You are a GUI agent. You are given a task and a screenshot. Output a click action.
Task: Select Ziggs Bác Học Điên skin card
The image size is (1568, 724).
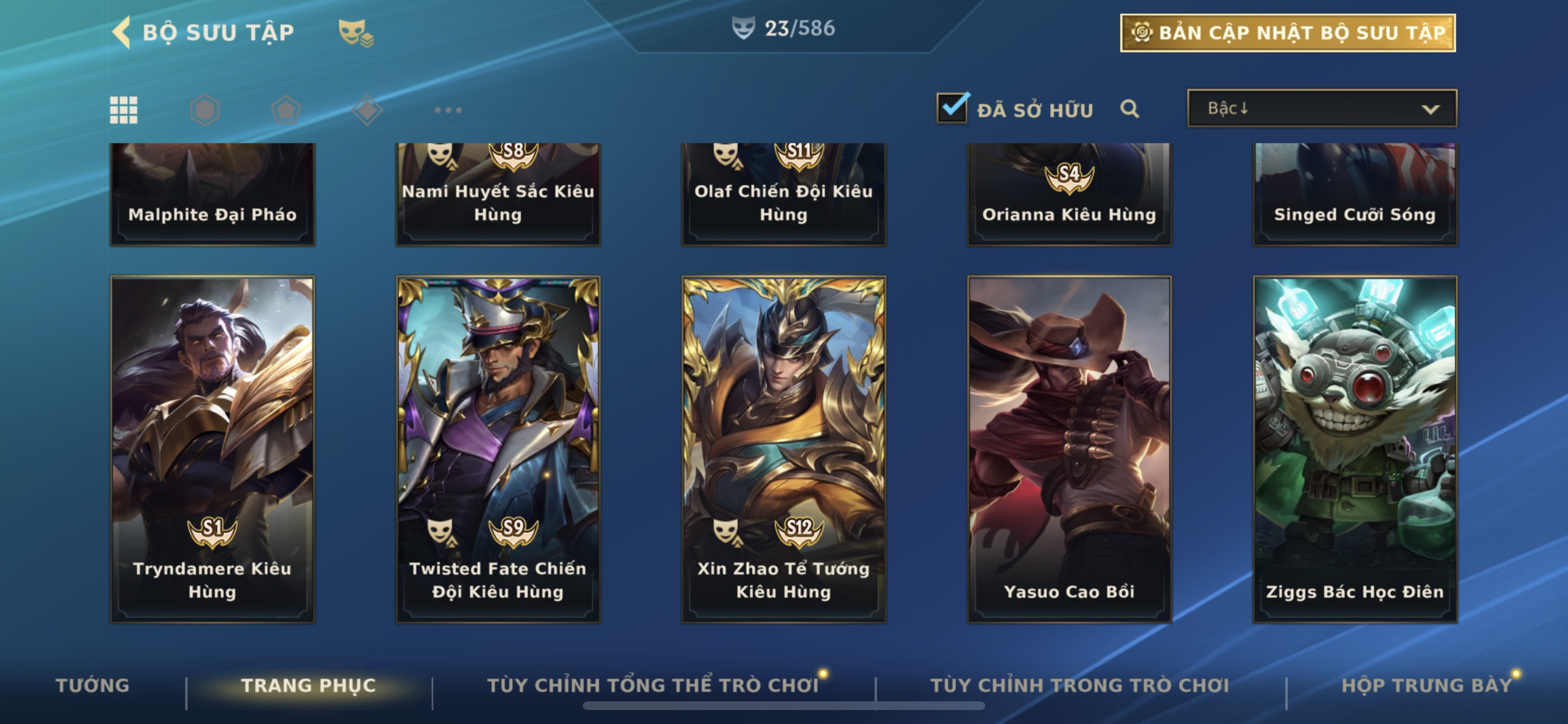1355,449
